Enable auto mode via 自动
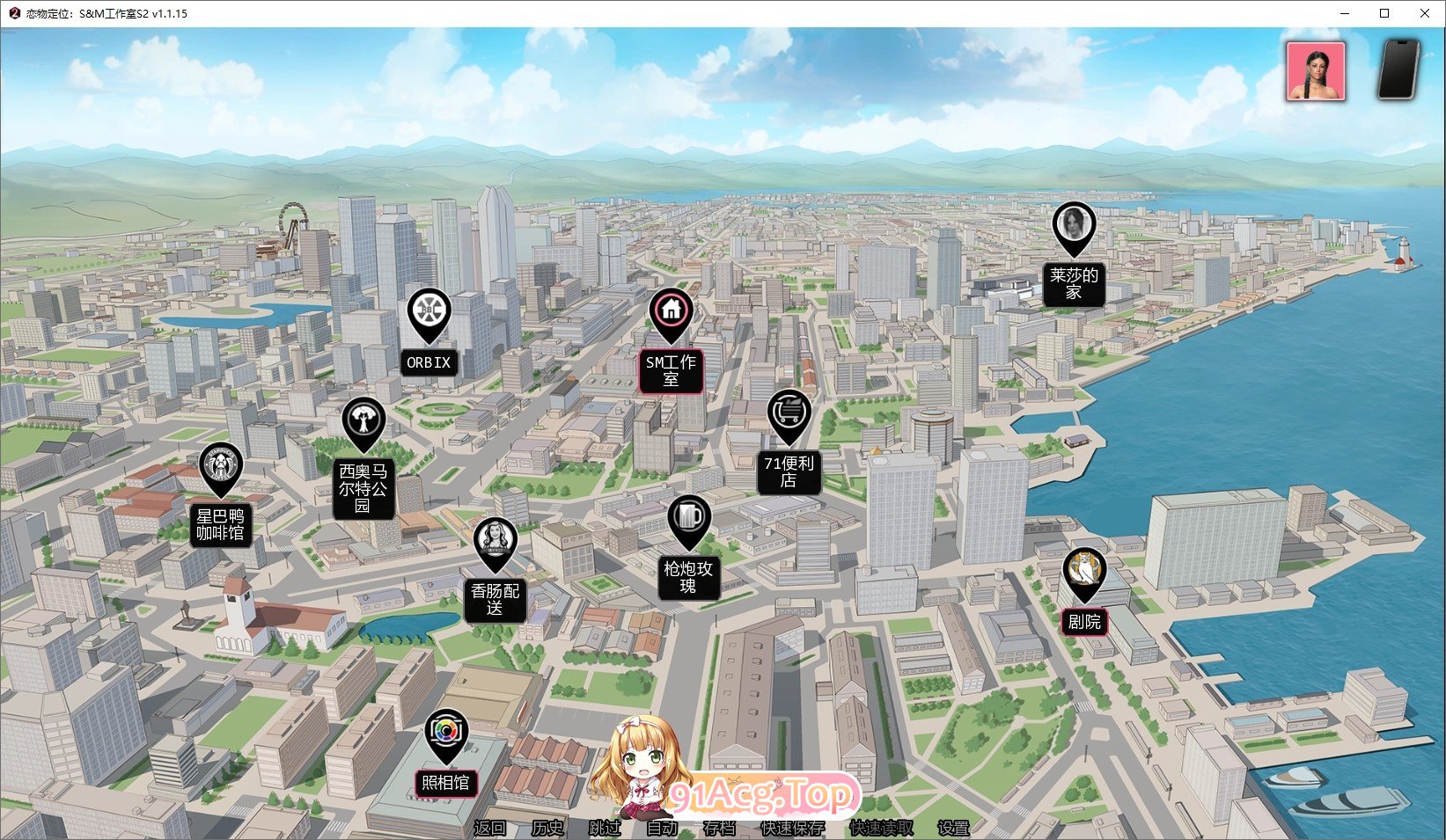 (x=661, y=828)
